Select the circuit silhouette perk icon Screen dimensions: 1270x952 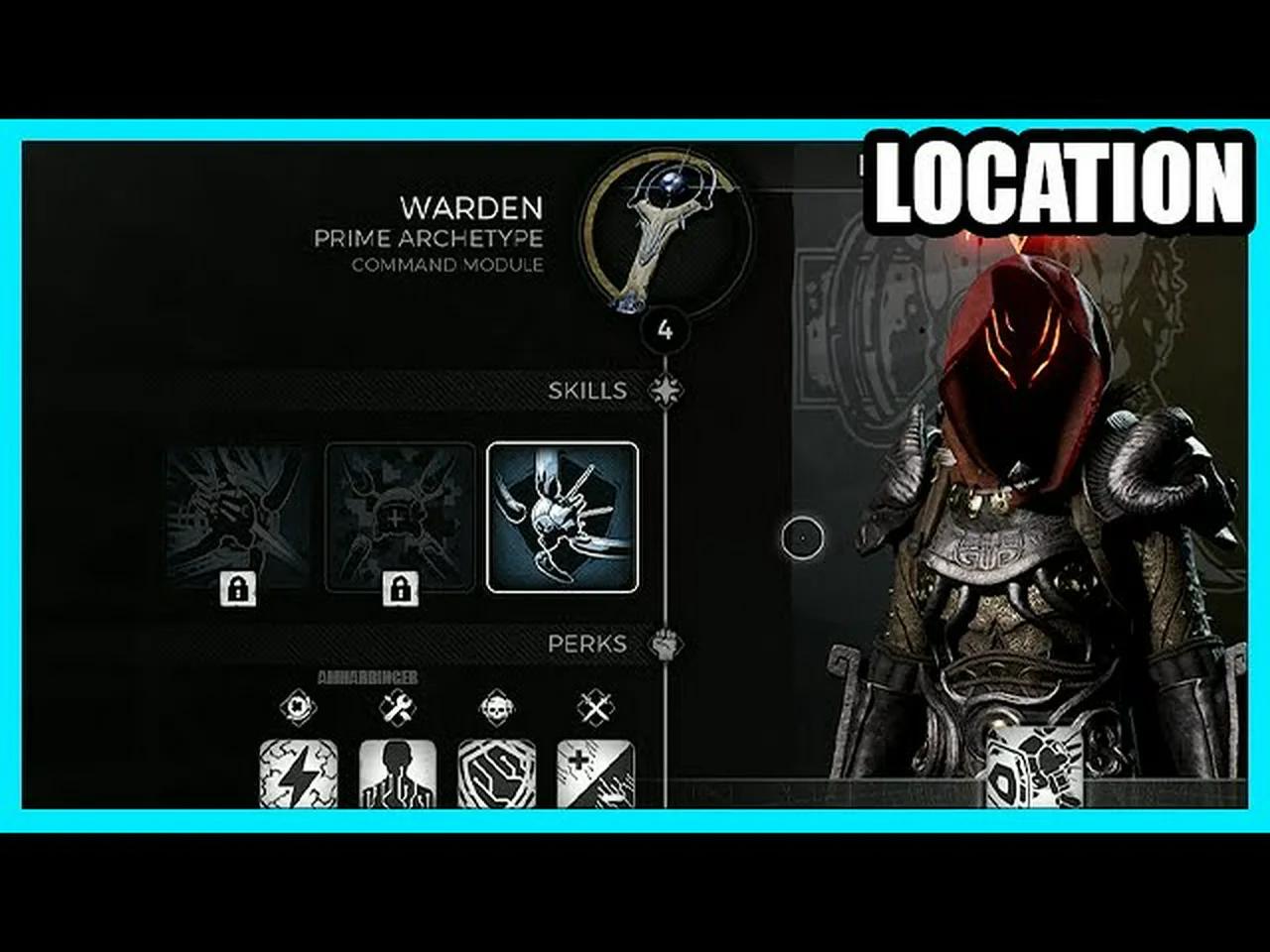(x=396, y=778)
